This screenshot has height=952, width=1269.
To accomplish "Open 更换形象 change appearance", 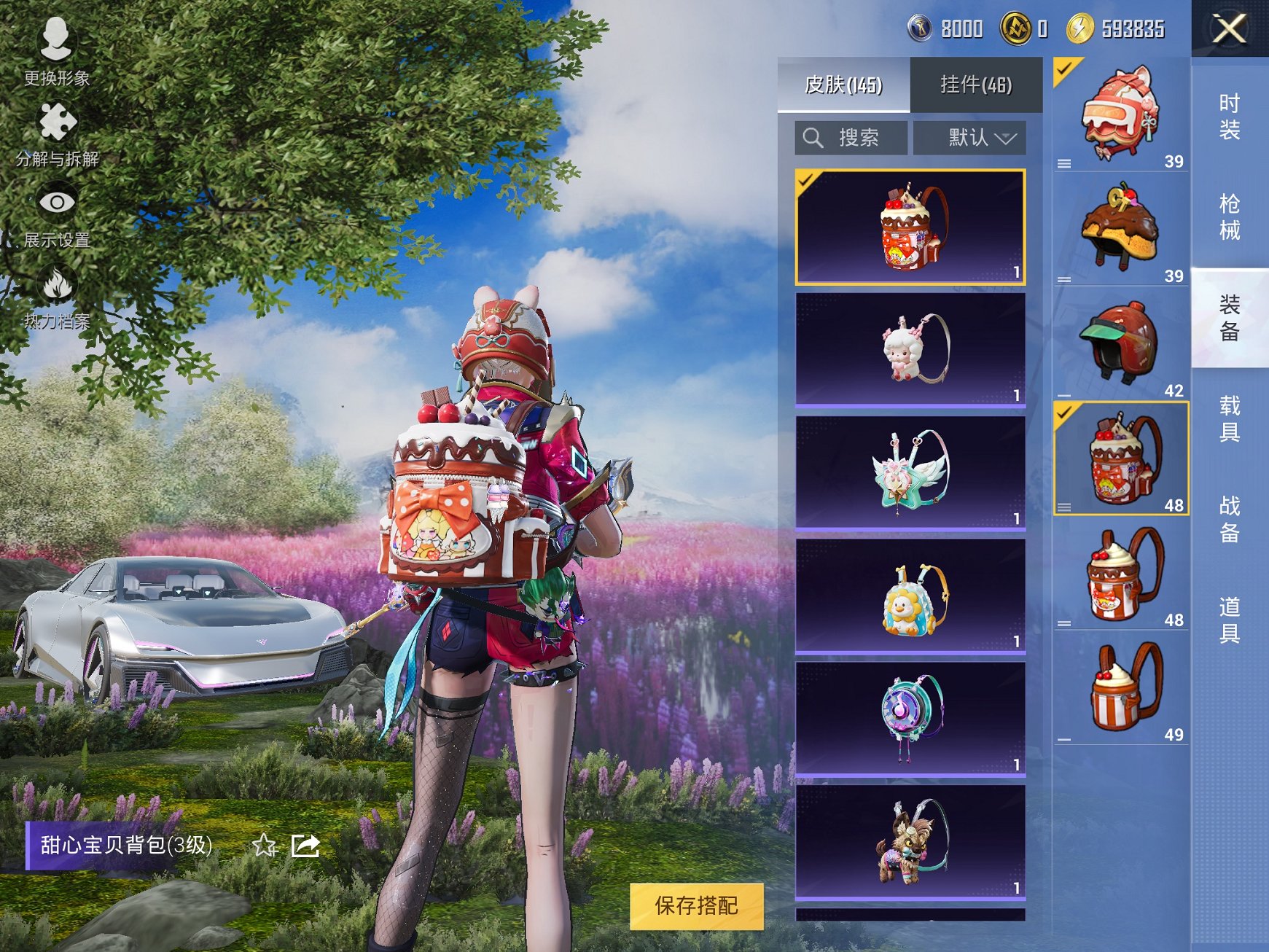I will pos(56,51).
